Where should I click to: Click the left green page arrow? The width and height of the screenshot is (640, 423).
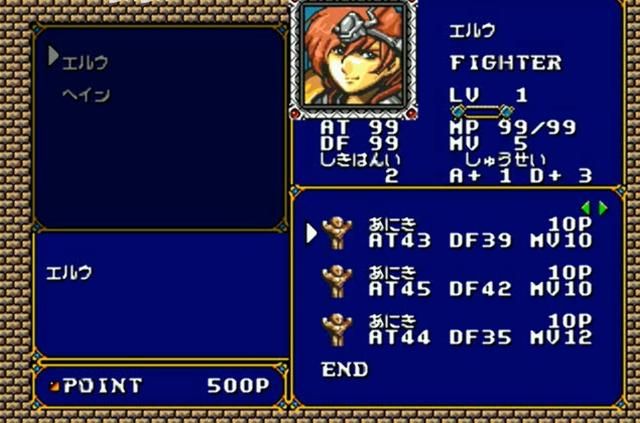[586, 208]
